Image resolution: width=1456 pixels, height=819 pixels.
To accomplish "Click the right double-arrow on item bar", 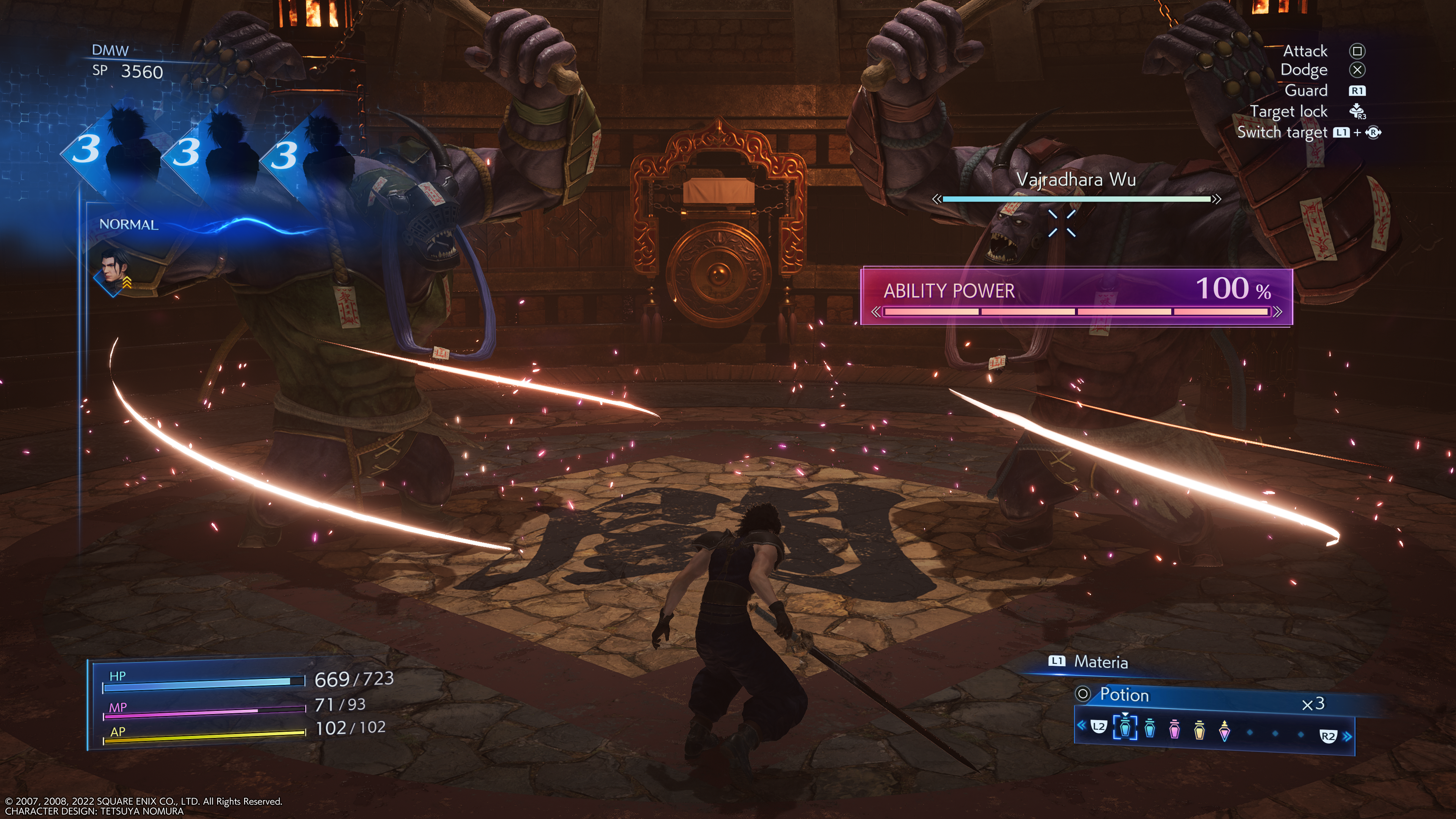I will pos(1348,736).
